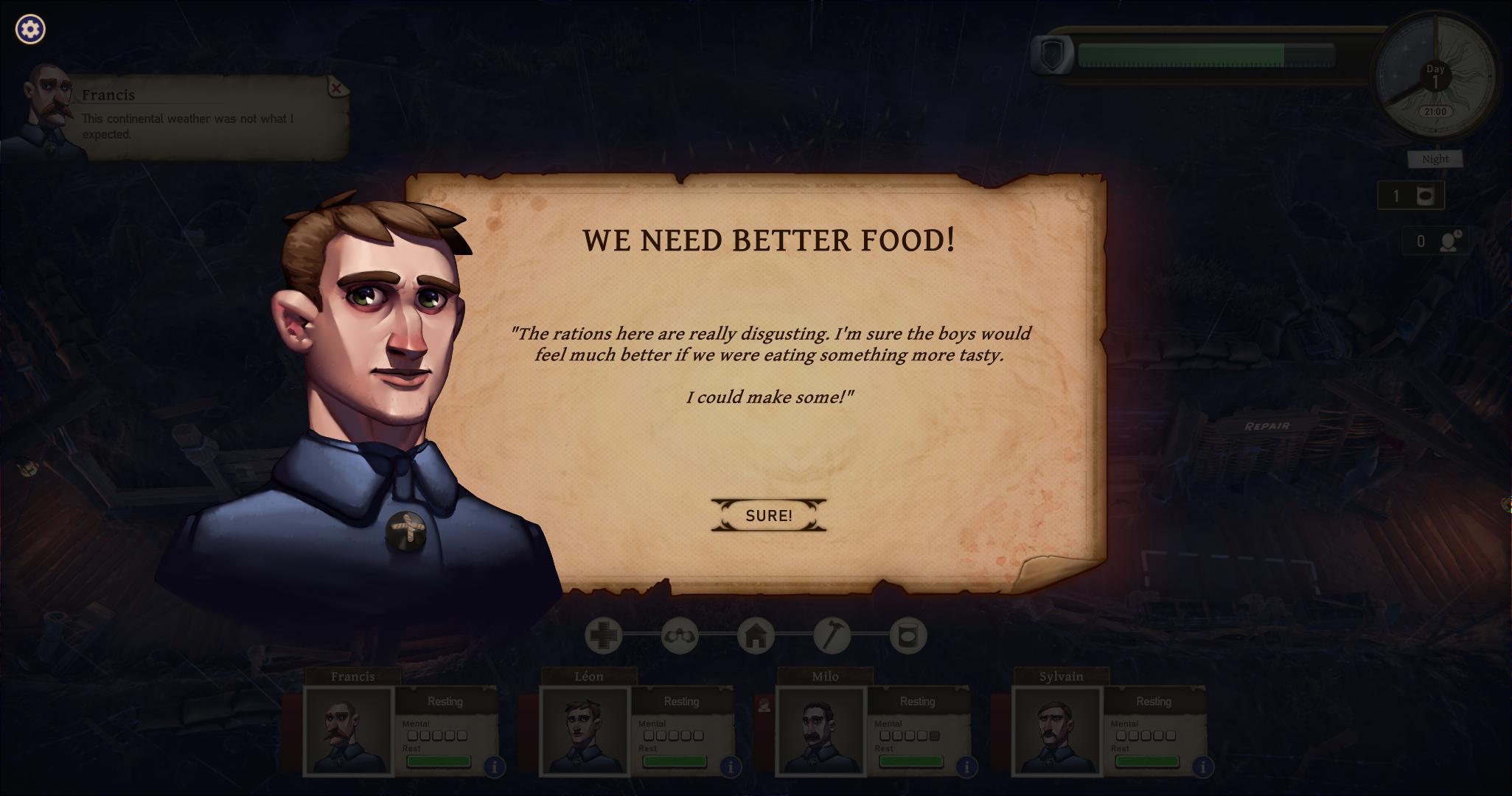Open the reinforcements counter
The image size is (1512, 796).
1435,242
